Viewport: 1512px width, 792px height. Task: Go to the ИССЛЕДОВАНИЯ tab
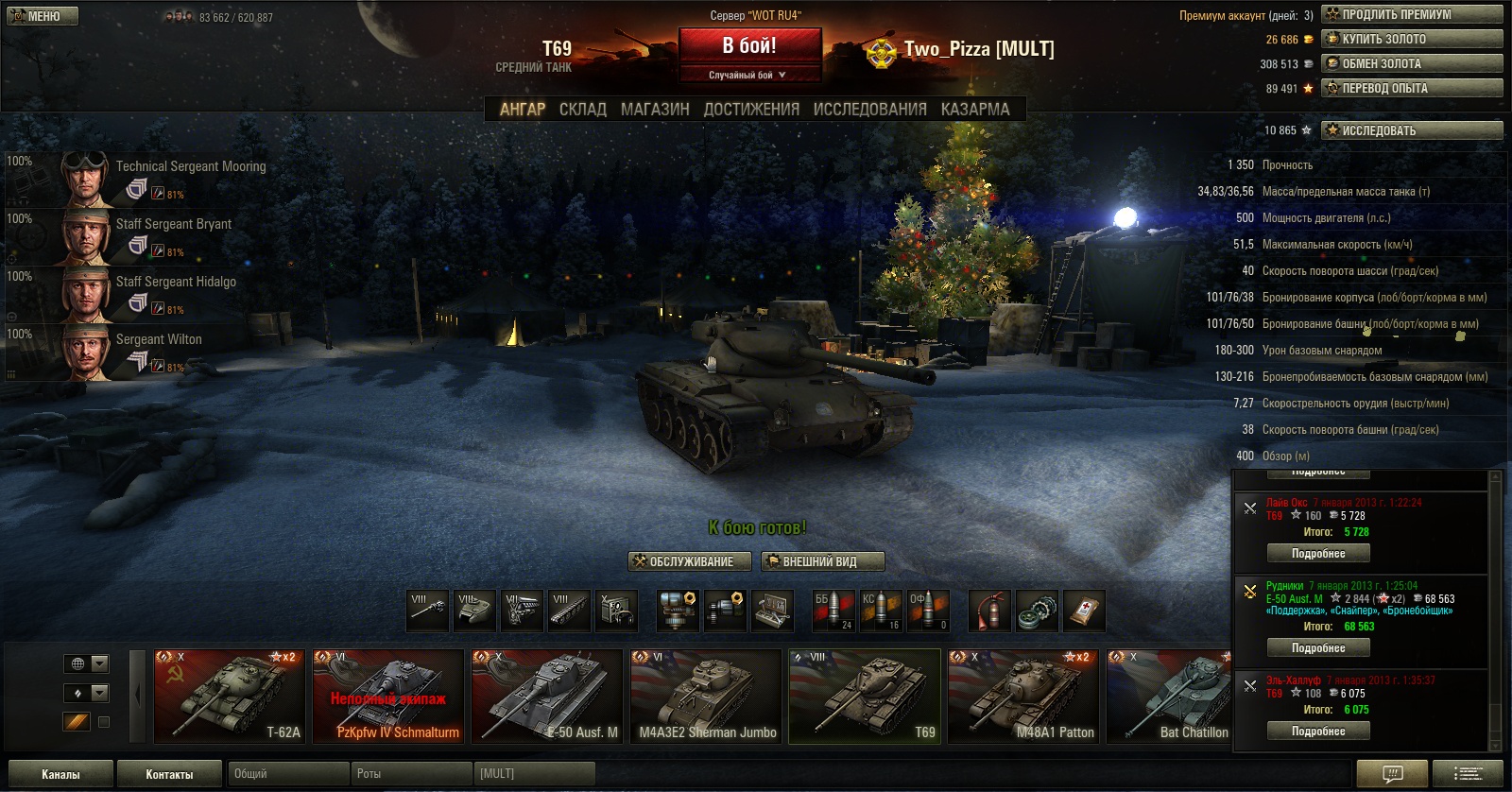pos(869,110)
